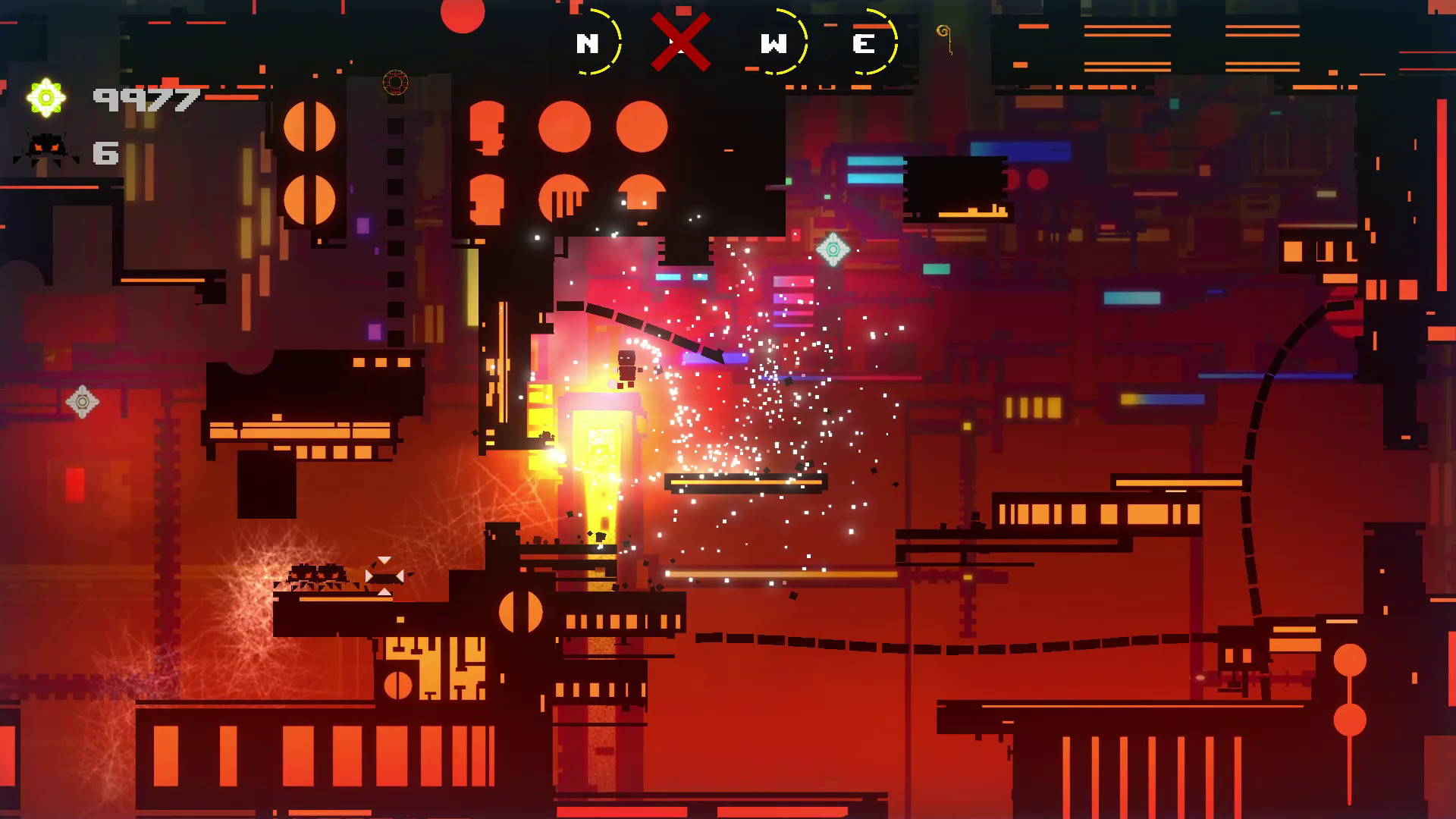The width and height of the screenshot is (1456, 819).
Task: Select the W compass marker
Action: point(775,44)
